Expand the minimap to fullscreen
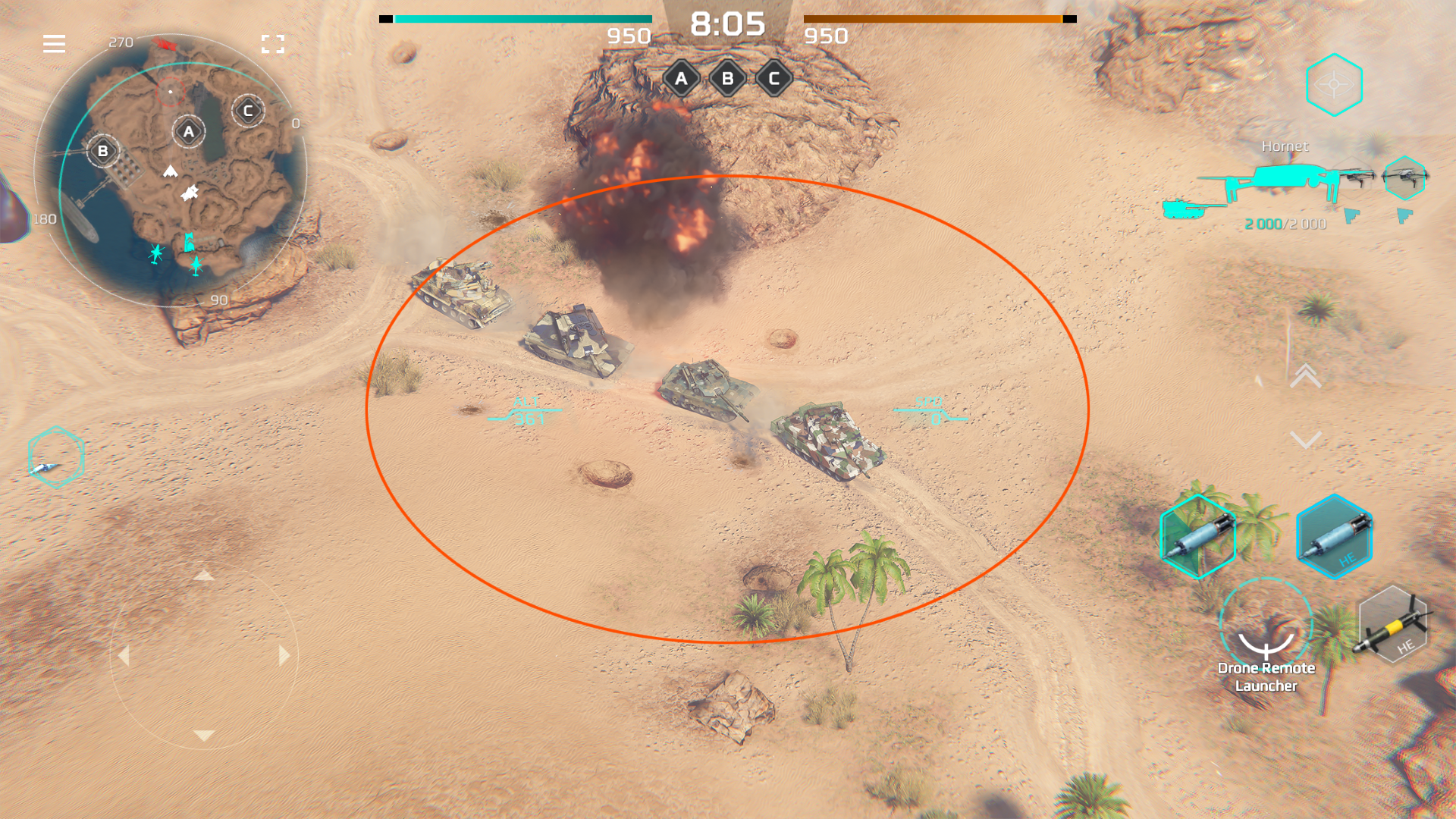The image size is (1456, 819). (x=273, y=44)
